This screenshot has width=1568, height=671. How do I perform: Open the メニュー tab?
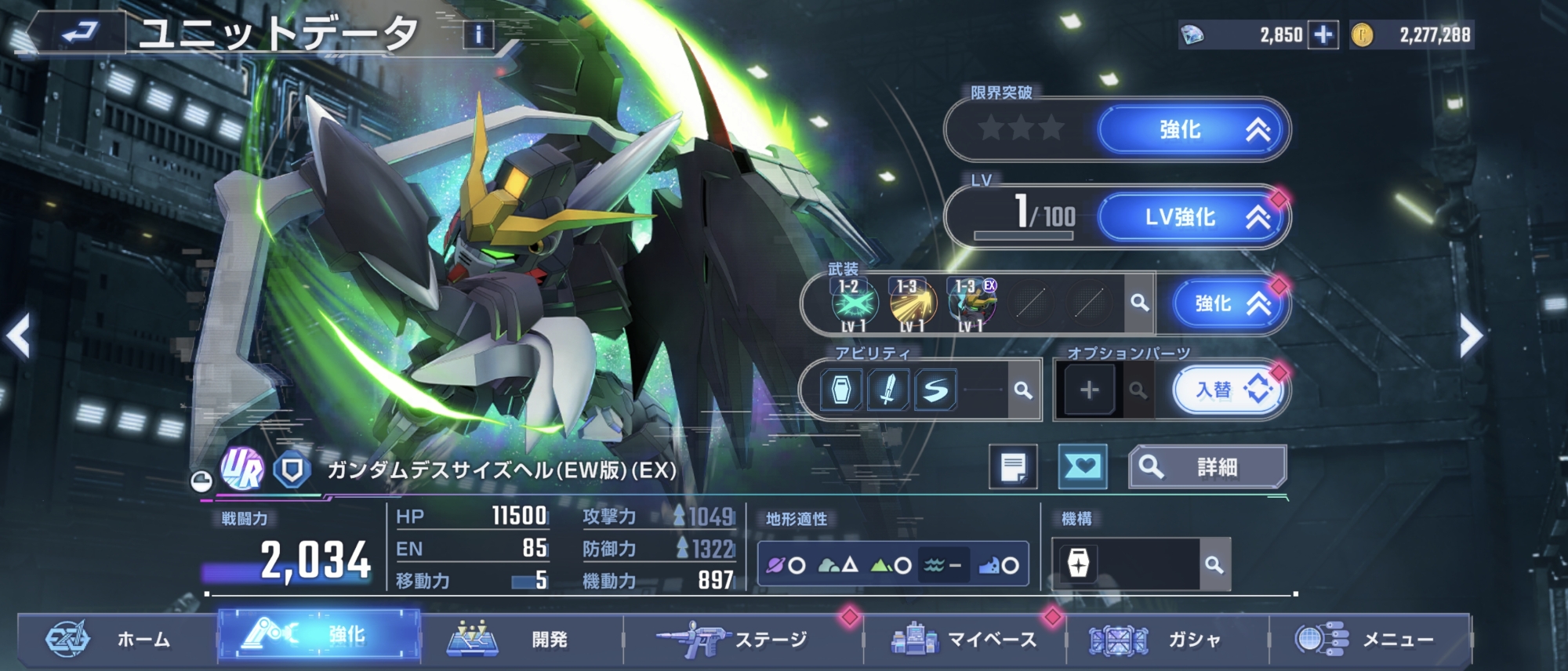[1369, 640]
